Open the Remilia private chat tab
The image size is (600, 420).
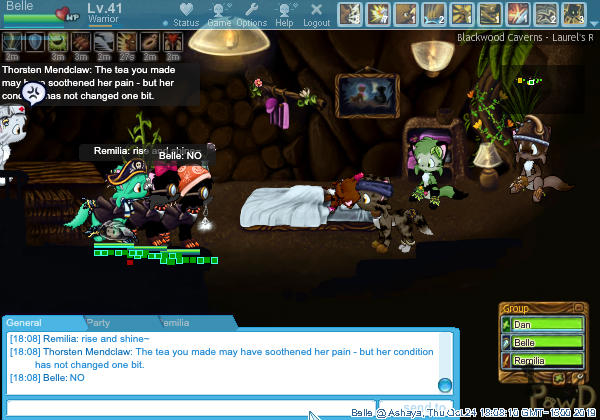pos(173,323)
